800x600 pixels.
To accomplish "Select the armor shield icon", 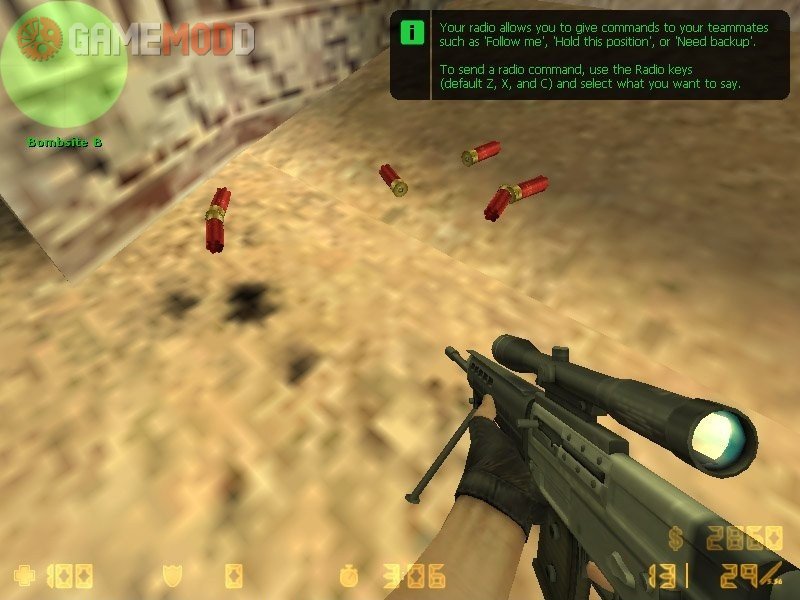I will [x=171, y=575].
